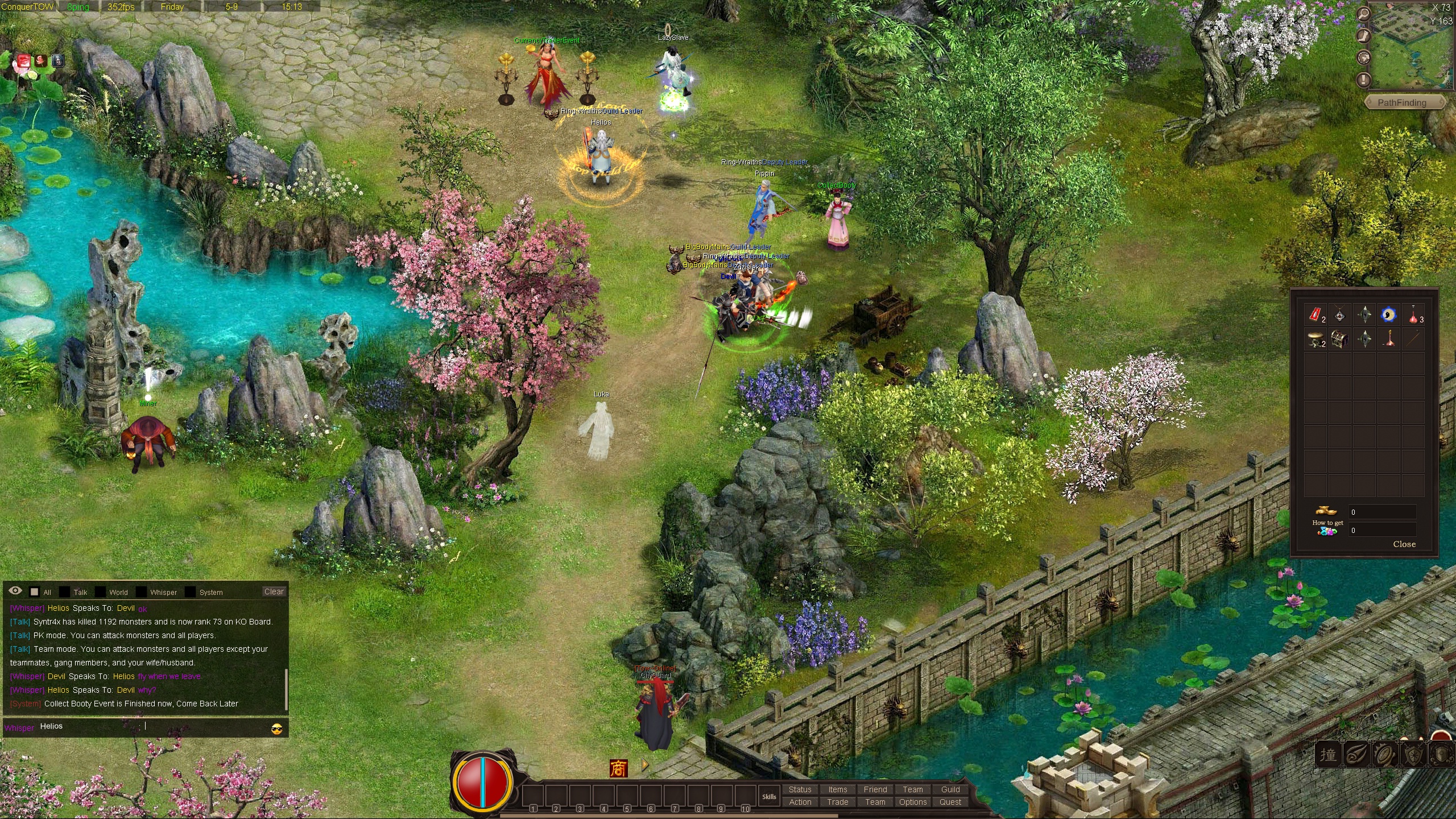
Task: Click the exclamation mark minimap button
Action: click(x=1363, y=79)
